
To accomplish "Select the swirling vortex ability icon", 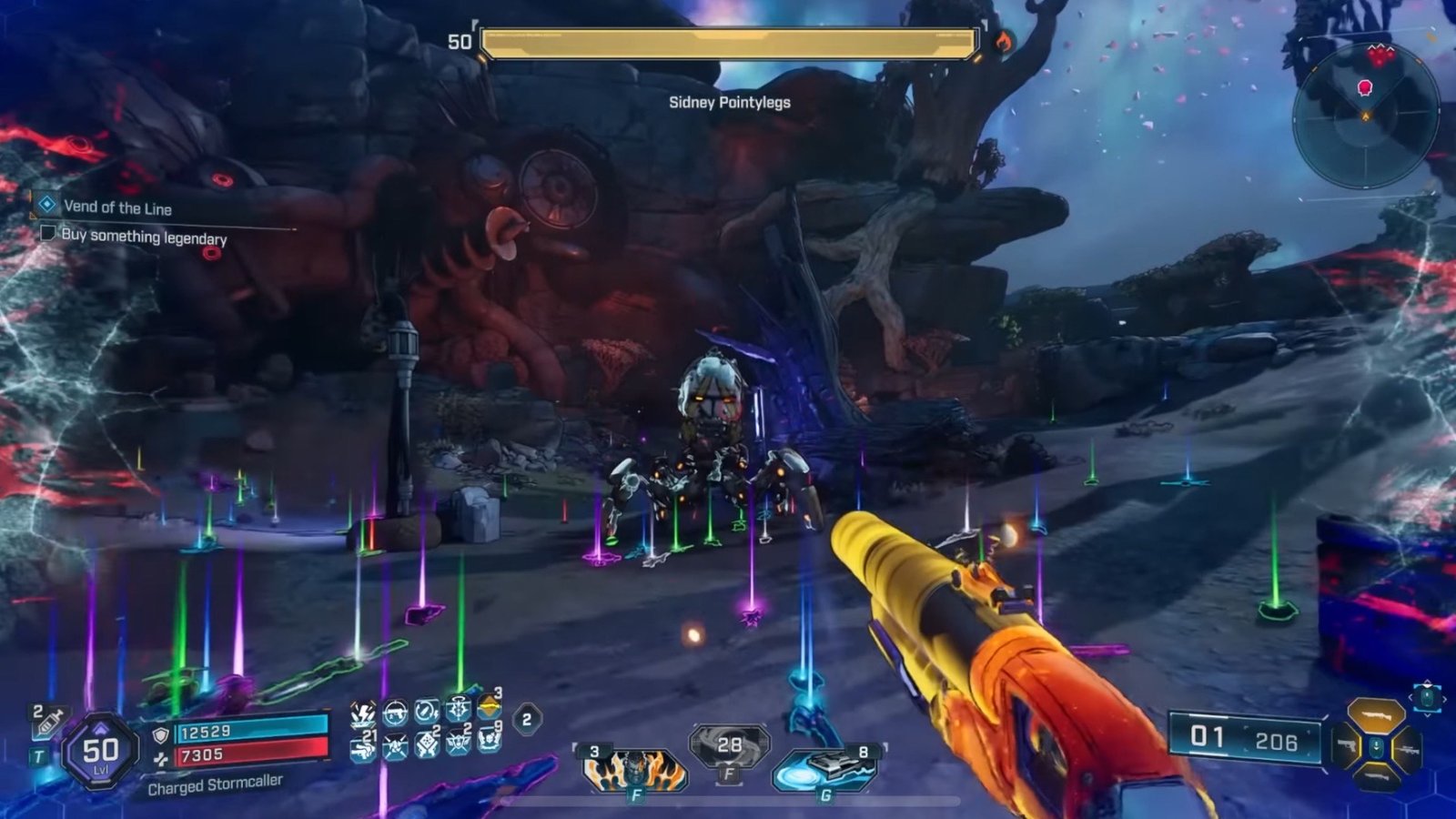I will click(730, 746).
